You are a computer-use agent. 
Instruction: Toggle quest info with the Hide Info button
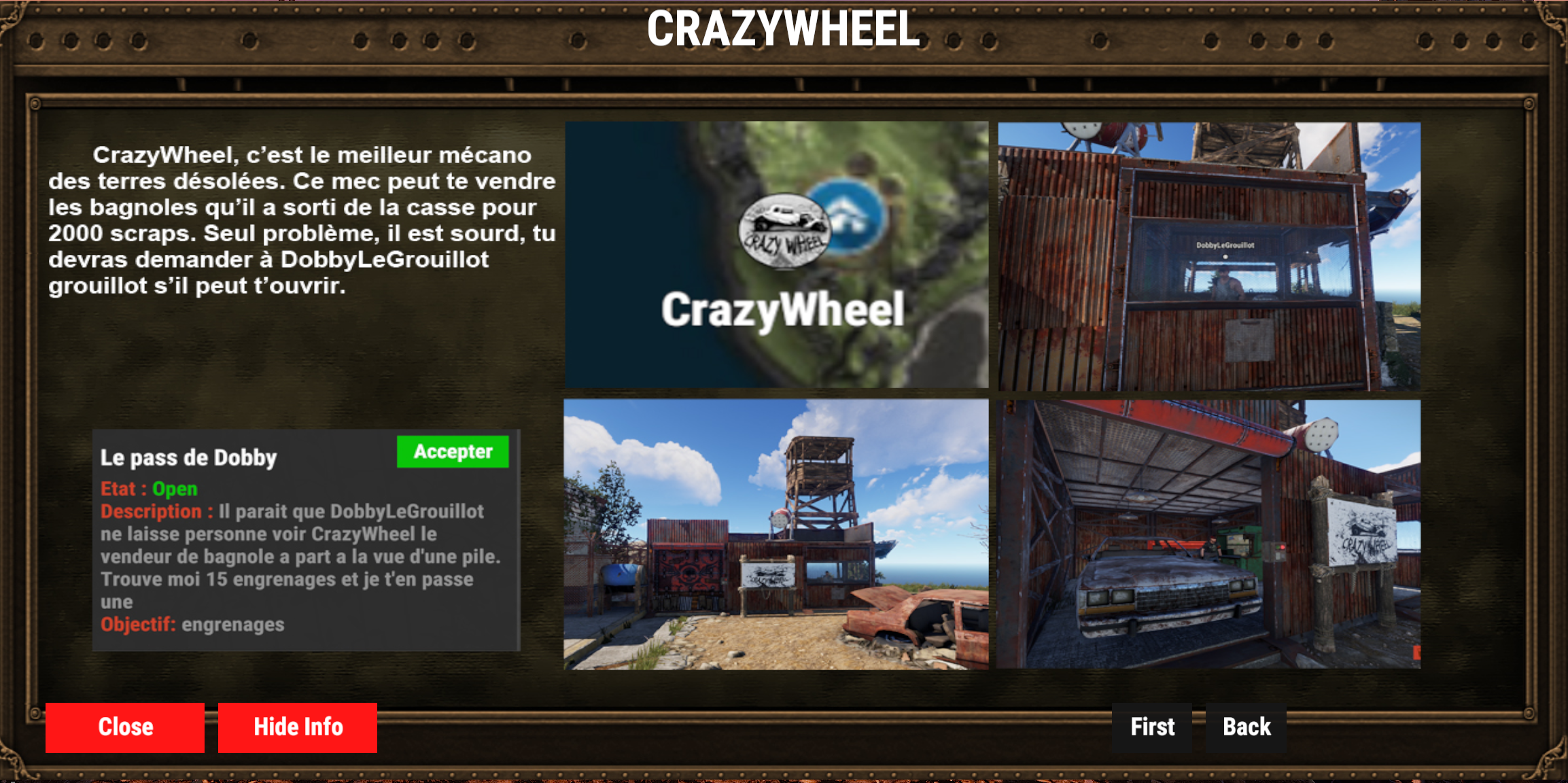pos(297,727)
